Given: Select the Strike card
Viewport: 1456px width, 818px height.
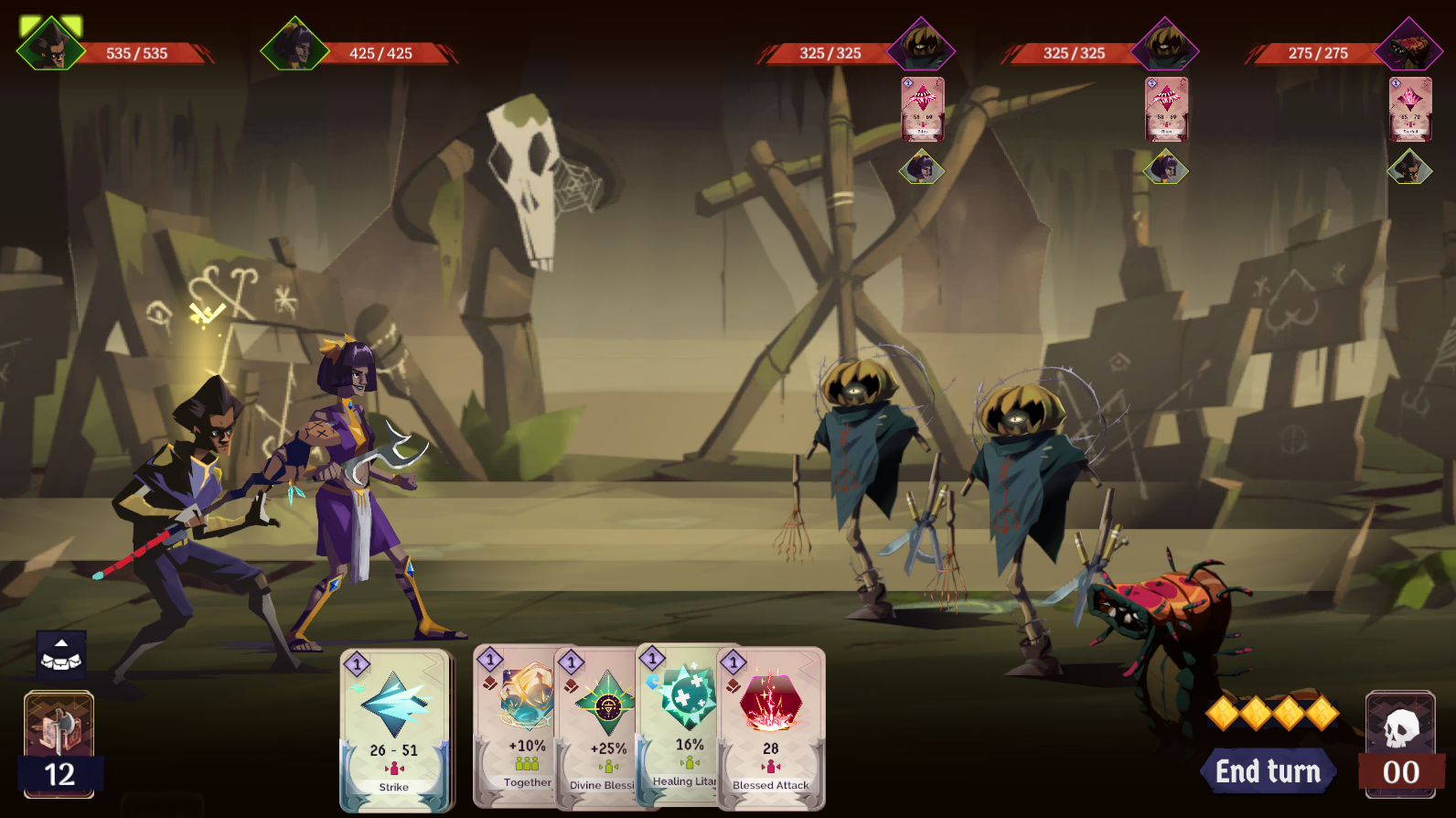Looking at the screenshot, I should 394,730.
